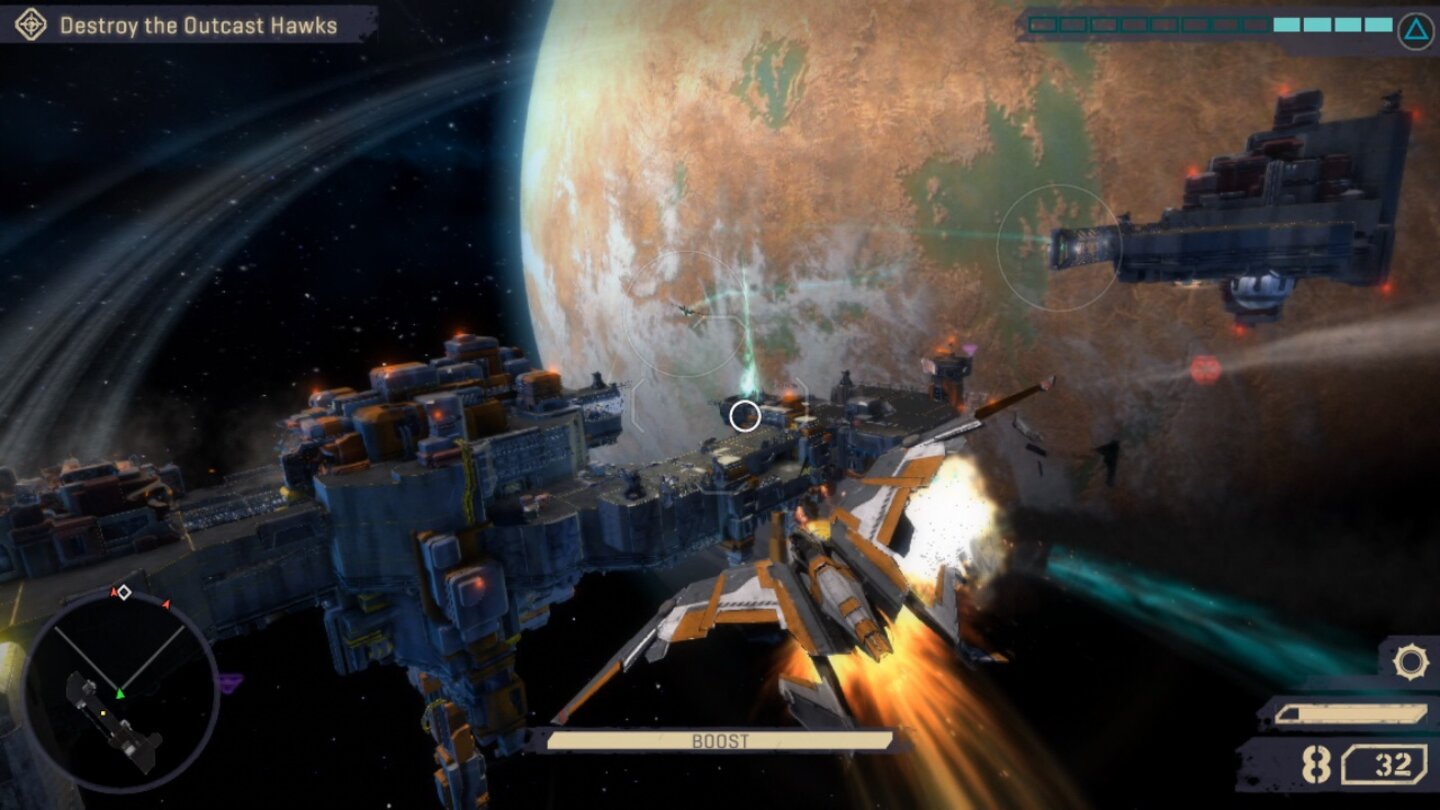Select the ammo counter tab showing 8
Screen dimensions: 1440x810
point(1315,763)
